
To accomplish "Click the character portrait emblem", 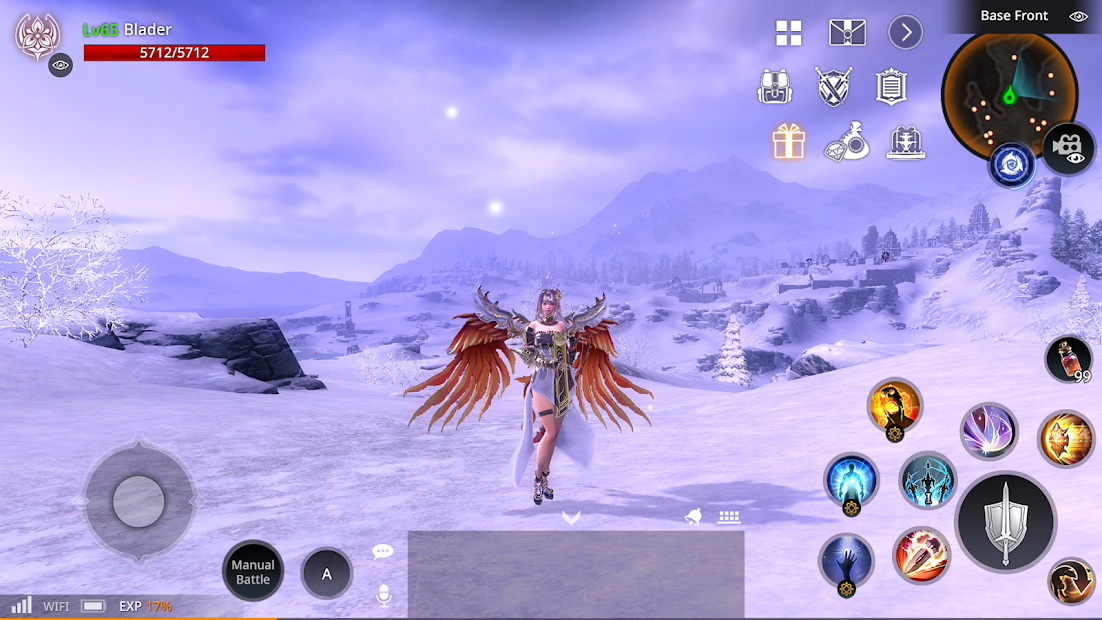I will coord(38,36).
